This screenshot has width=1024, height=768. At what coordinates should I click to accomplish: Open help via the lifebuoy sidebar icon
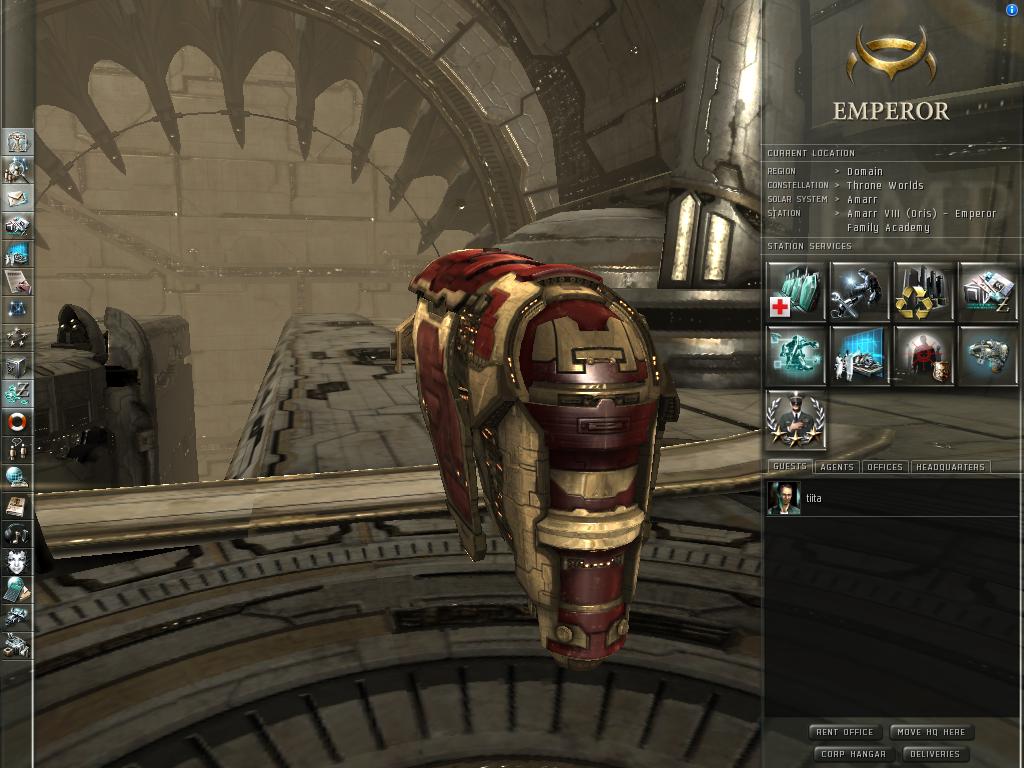pyautogui.click(x=17, y=422)
